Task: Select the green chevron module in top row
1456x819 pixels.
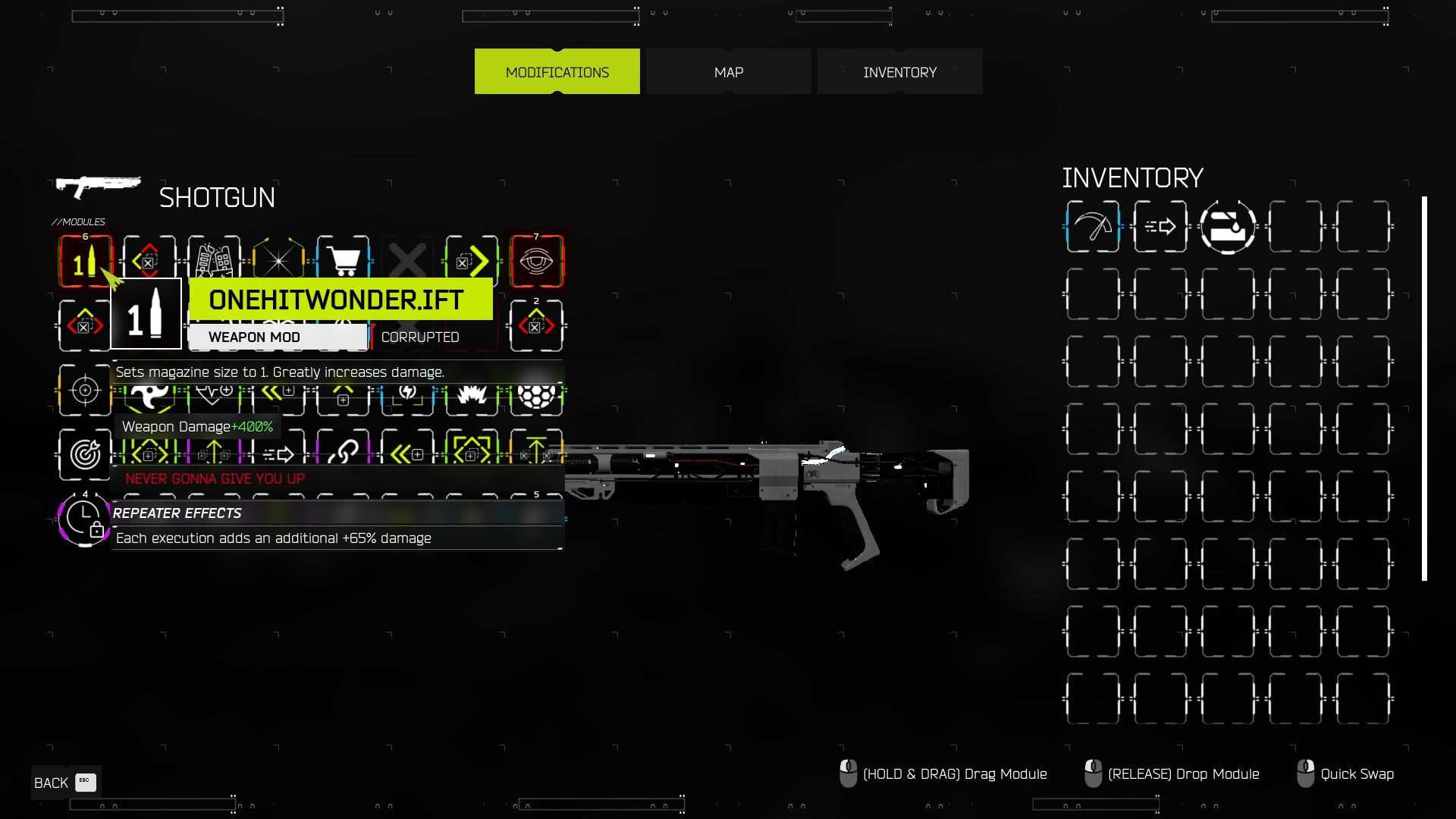Action: click(x=472, y=262)
